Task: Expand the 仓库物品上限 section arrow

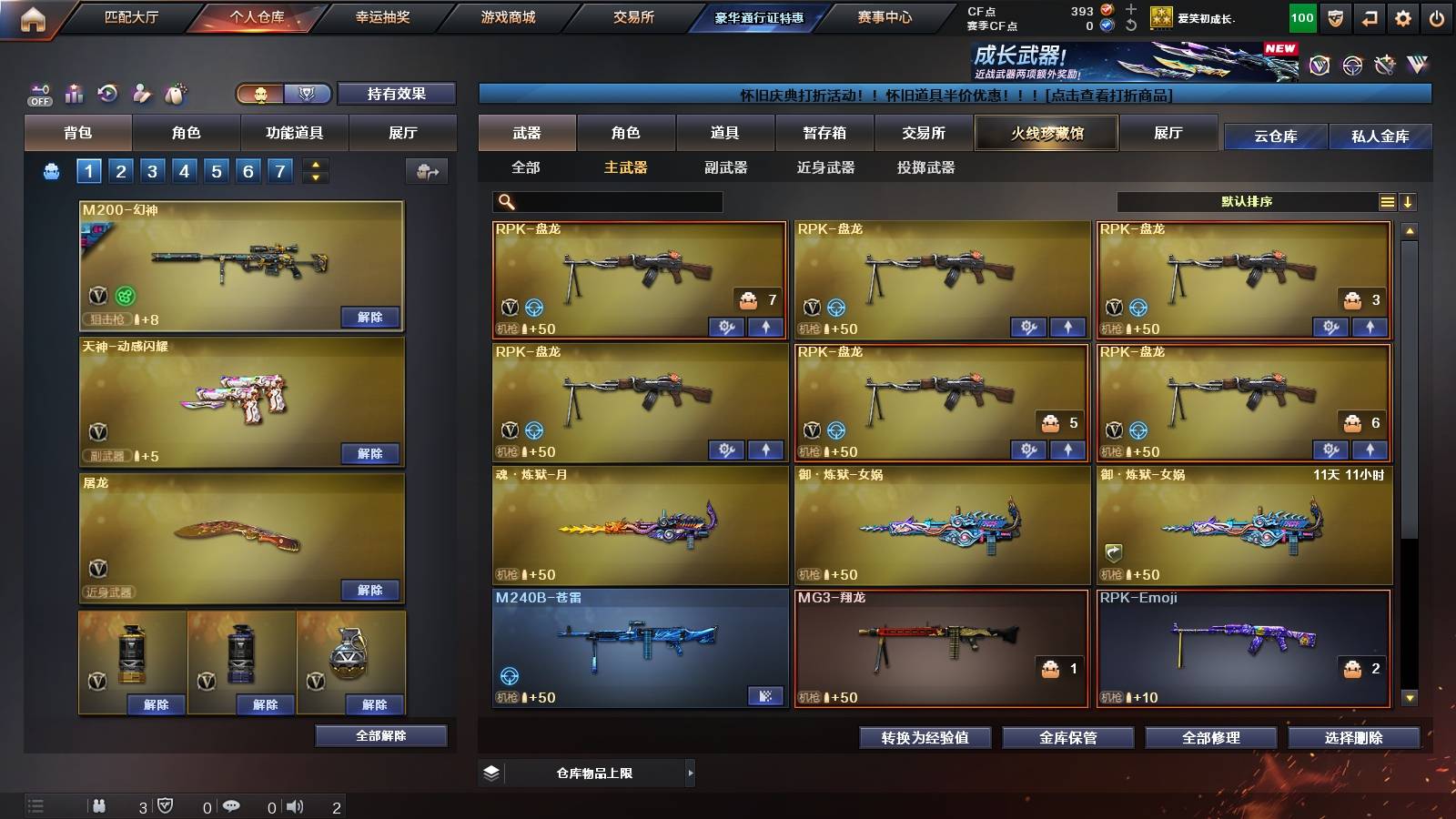Action: pyautogui.click(x=690, y=772)
